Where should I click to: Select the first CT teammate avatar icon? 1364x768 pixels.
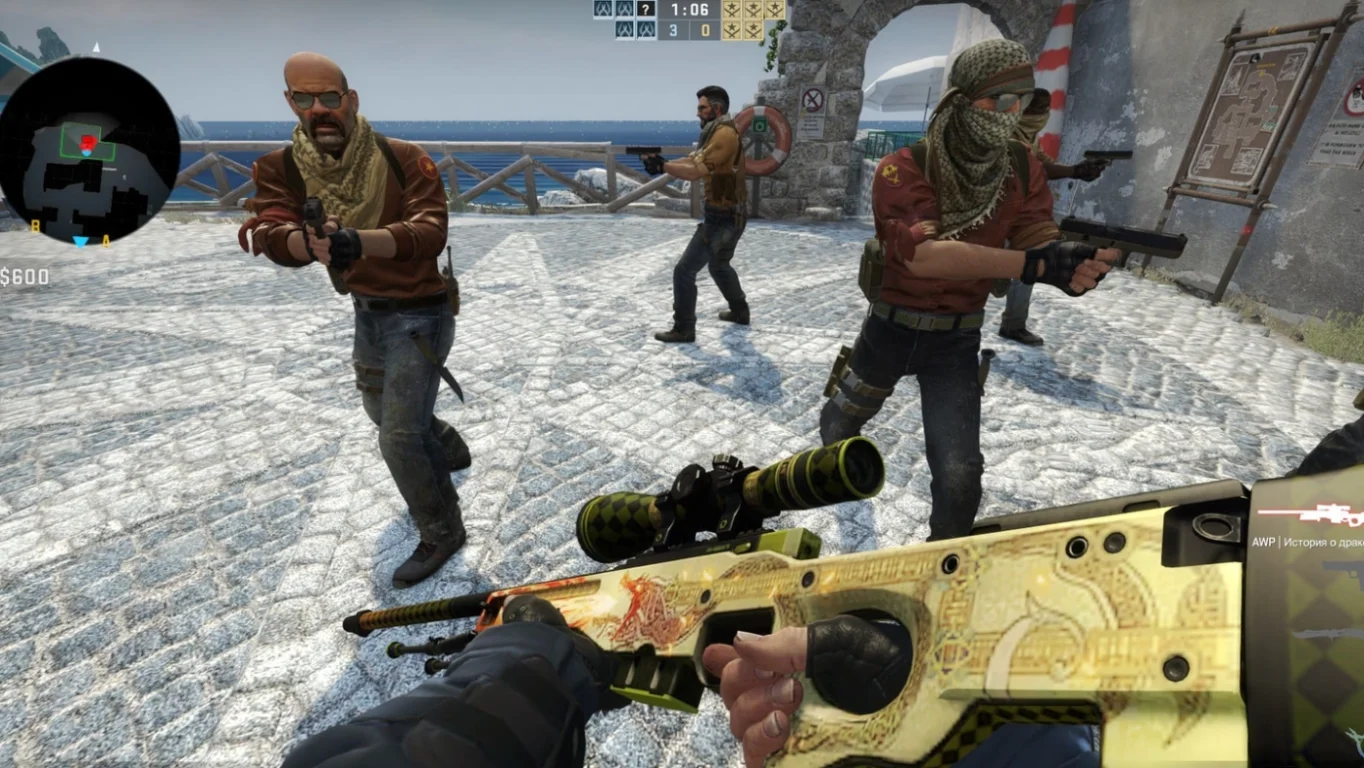pyautogui.click(x=605, y=10)
